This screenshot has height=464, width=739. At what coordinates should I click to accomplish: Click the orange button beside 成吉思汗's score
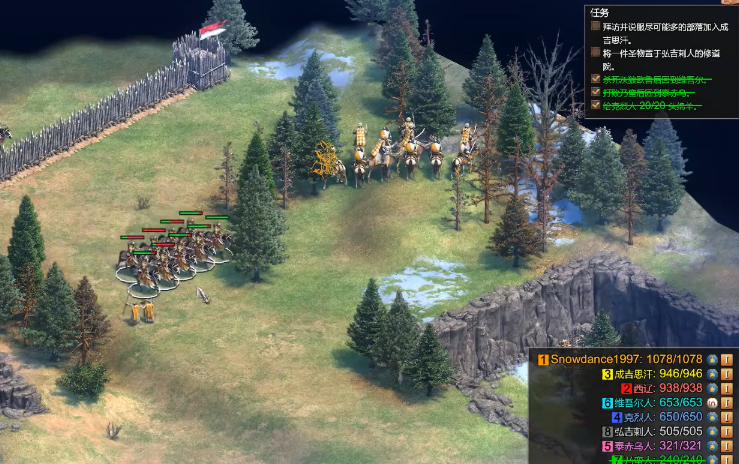728,374
